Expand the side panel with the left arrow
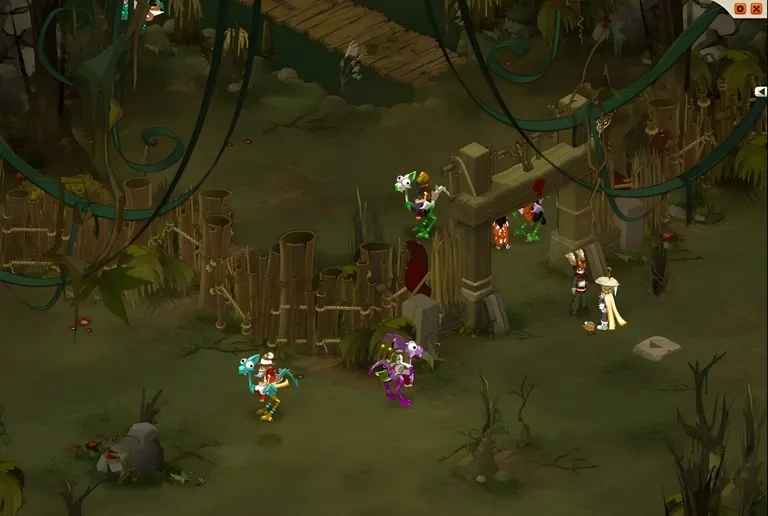The height and width of the screenshot is (516, 768). click(762, 91)
